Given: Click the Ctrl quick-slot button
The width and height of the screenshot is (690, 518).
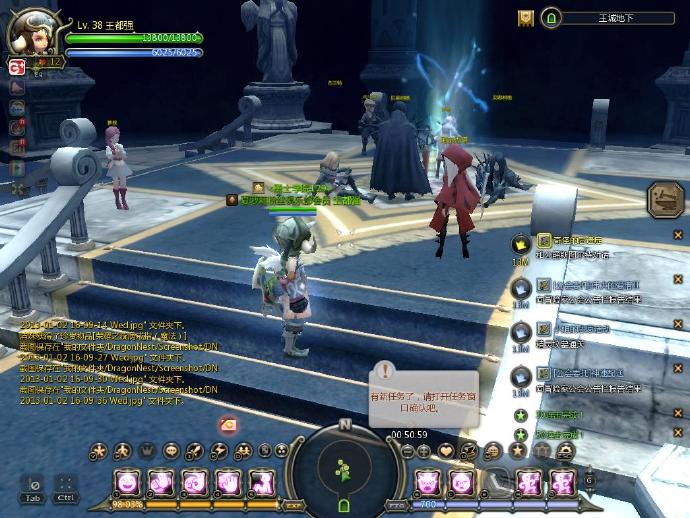Looking at the screenshot, I should click(x=65, y=488).
